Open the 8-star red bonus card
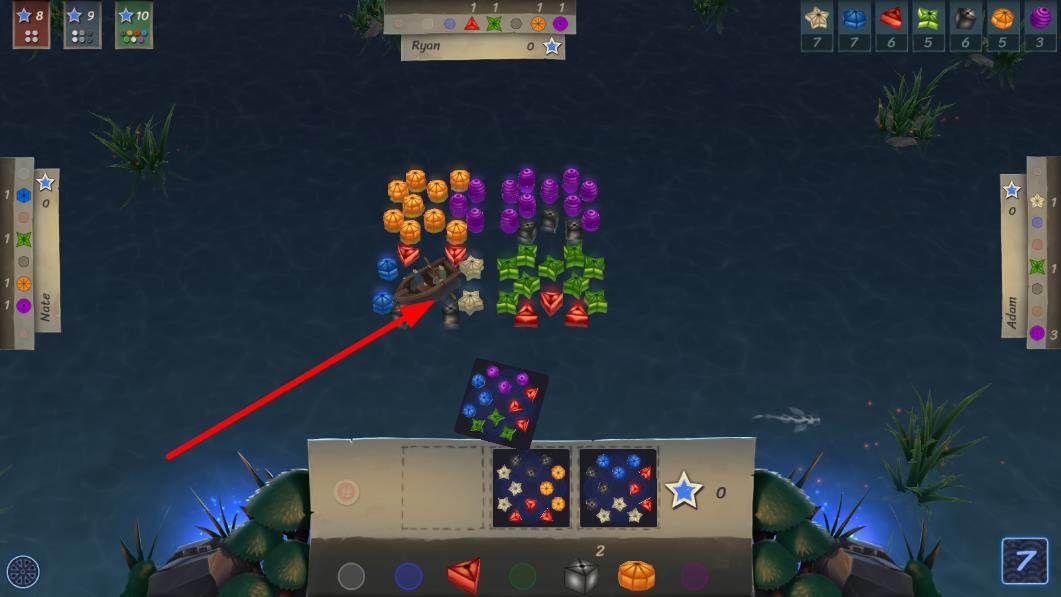The width and height of the screenshot is (1061, 597). click(31, 25)
